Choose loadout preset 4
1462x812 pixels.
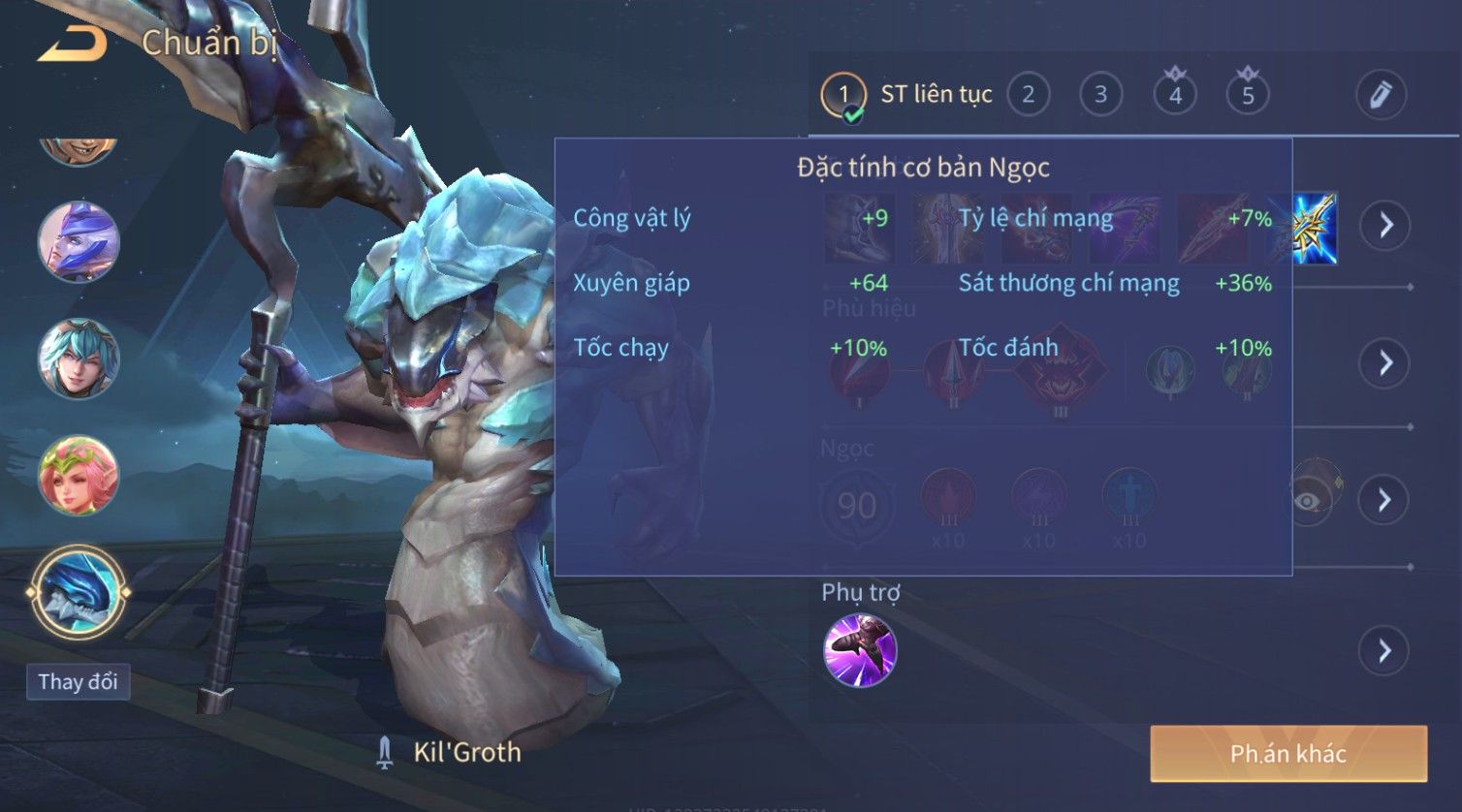[x=1175, y=95]
